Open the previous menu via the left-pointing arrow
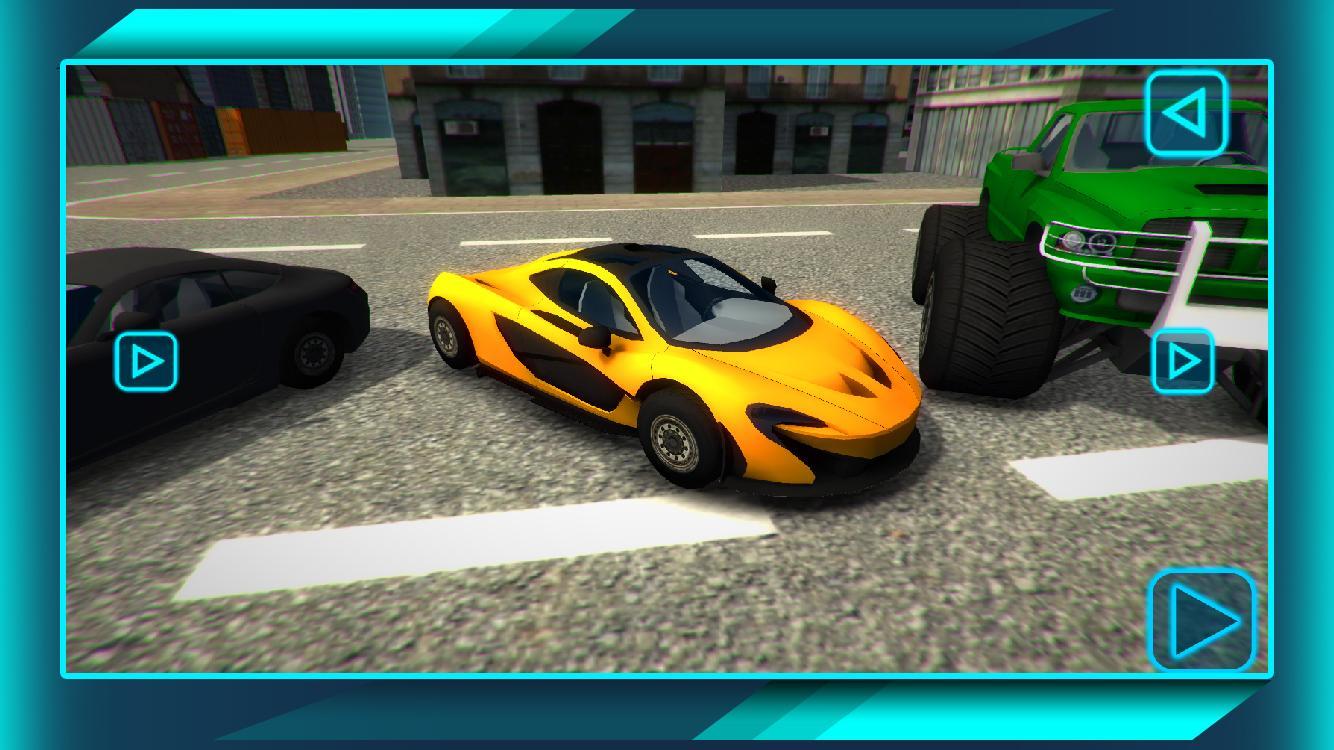This screenshot has height=750, width=1334. coord(1188,113)
